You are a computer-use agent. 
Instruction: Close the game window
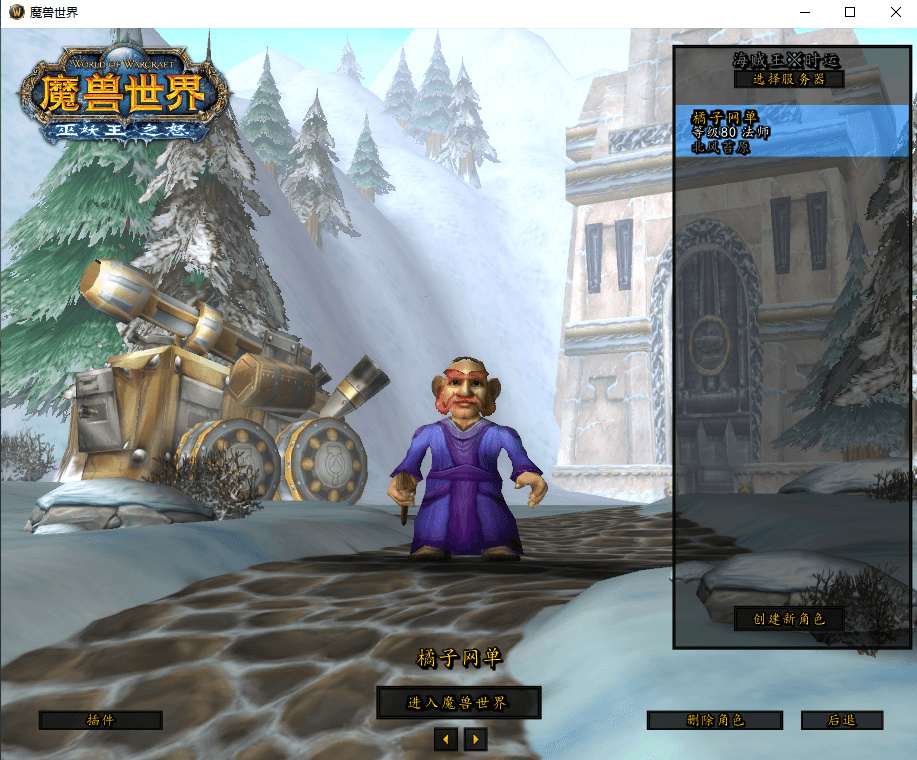coord(894,13)
